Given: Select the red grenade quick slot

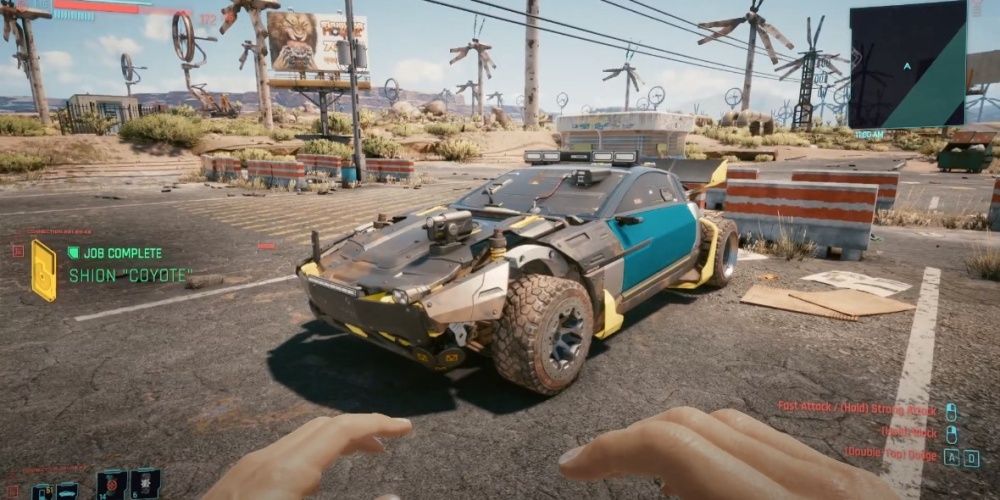Looking at the screenshot, I should (x=111, y=485).
